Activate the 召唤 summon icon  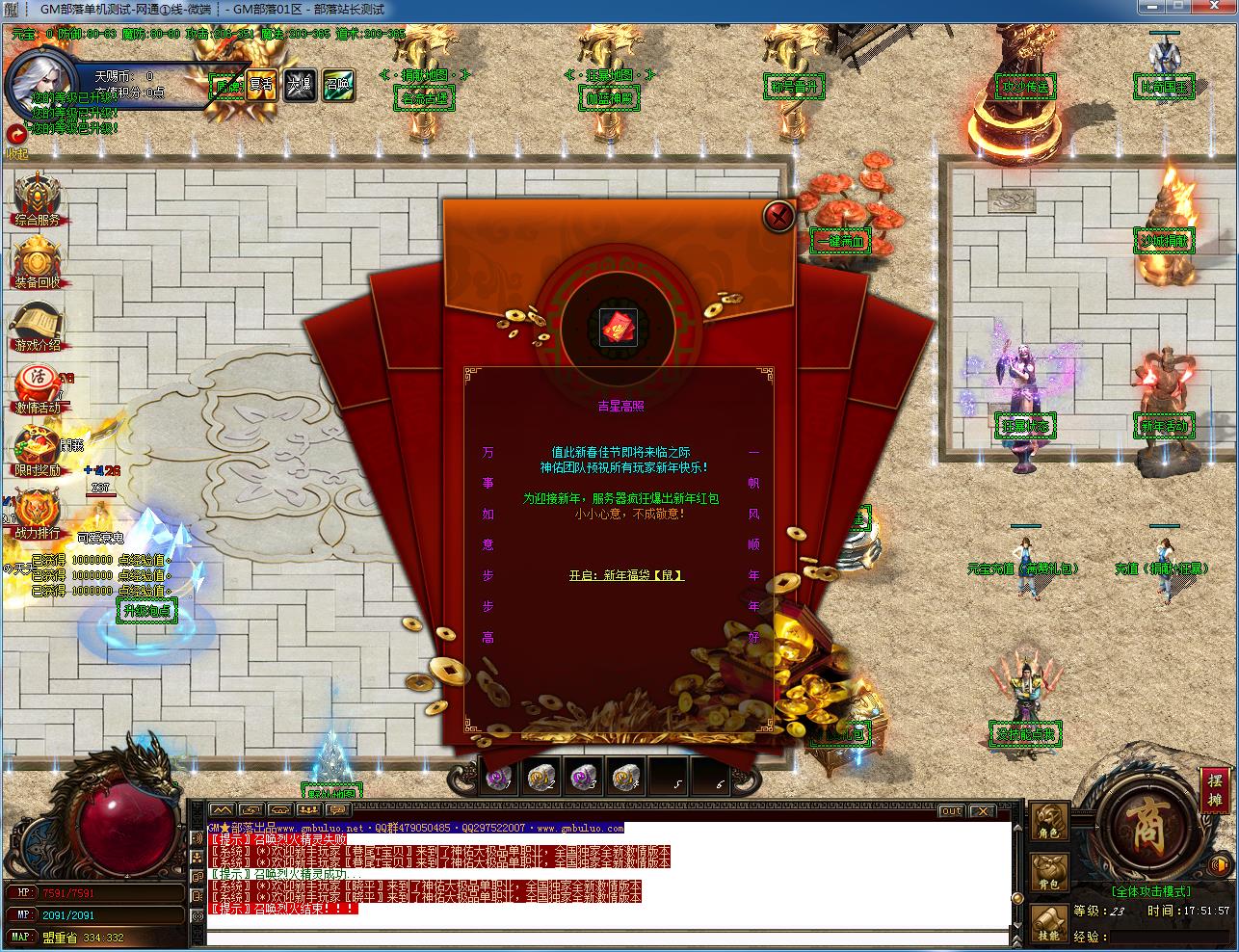337,86
